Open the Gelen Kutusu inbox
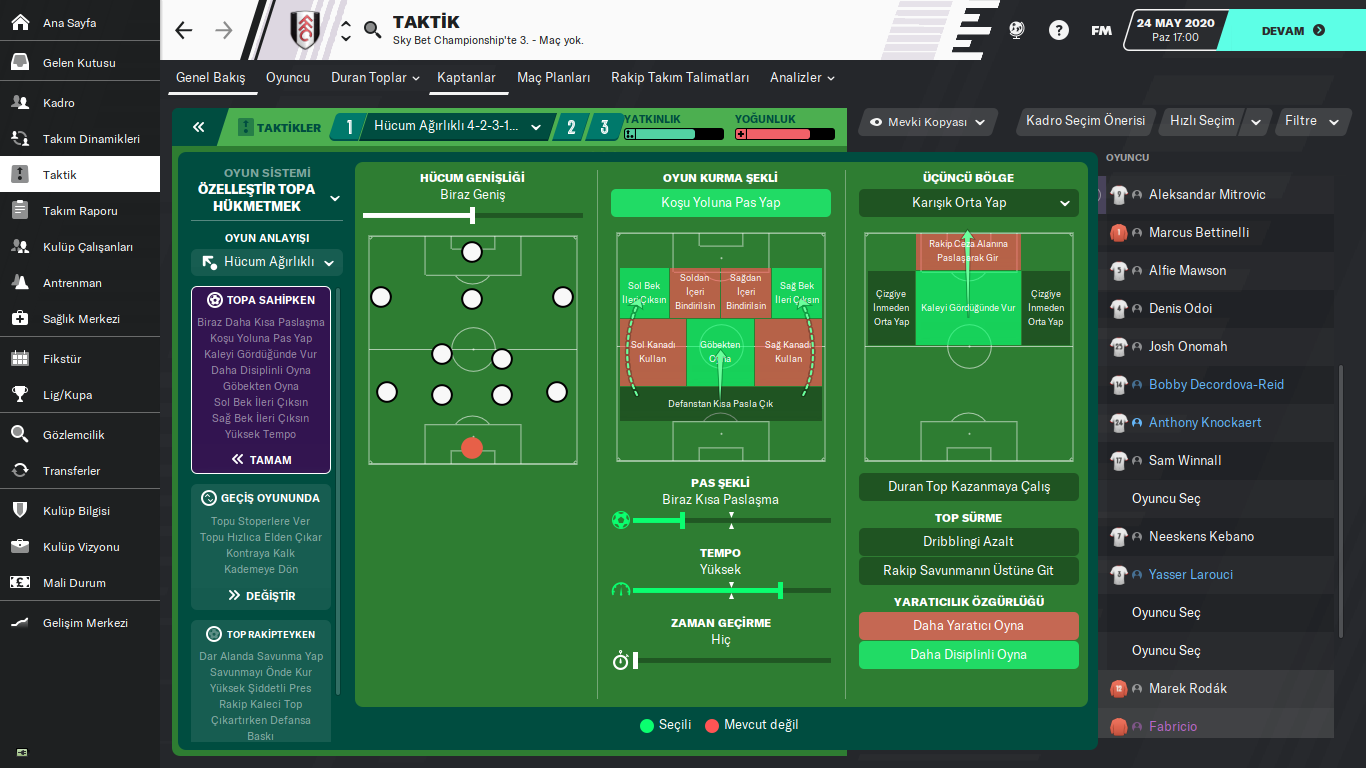Screen dimensions: 1366x768 click(79, 63)
